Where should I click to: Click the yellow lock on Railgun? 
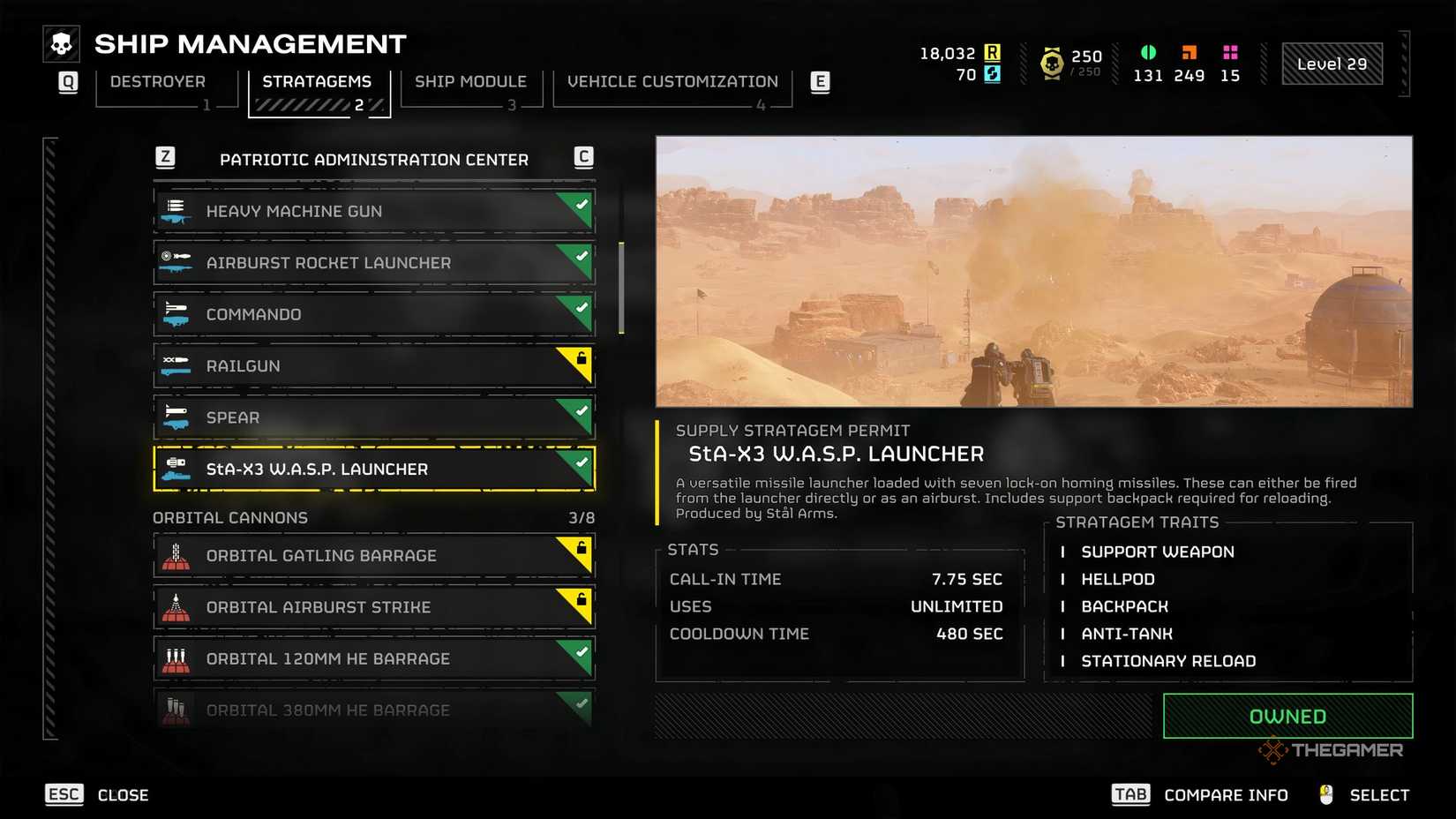[580, 360]
